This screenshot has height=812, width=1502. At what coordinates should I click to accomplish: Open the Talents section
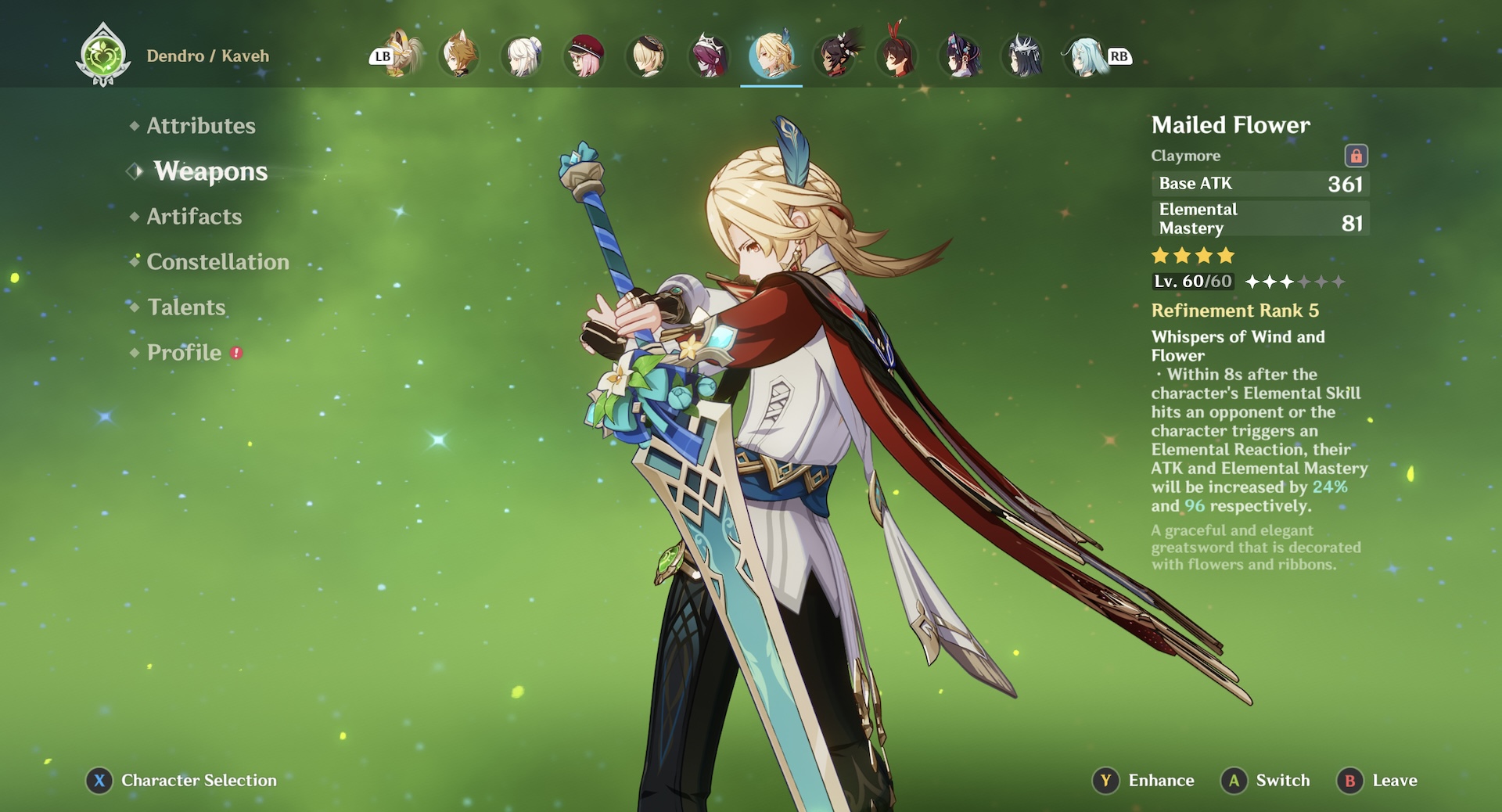pos(186,307)
